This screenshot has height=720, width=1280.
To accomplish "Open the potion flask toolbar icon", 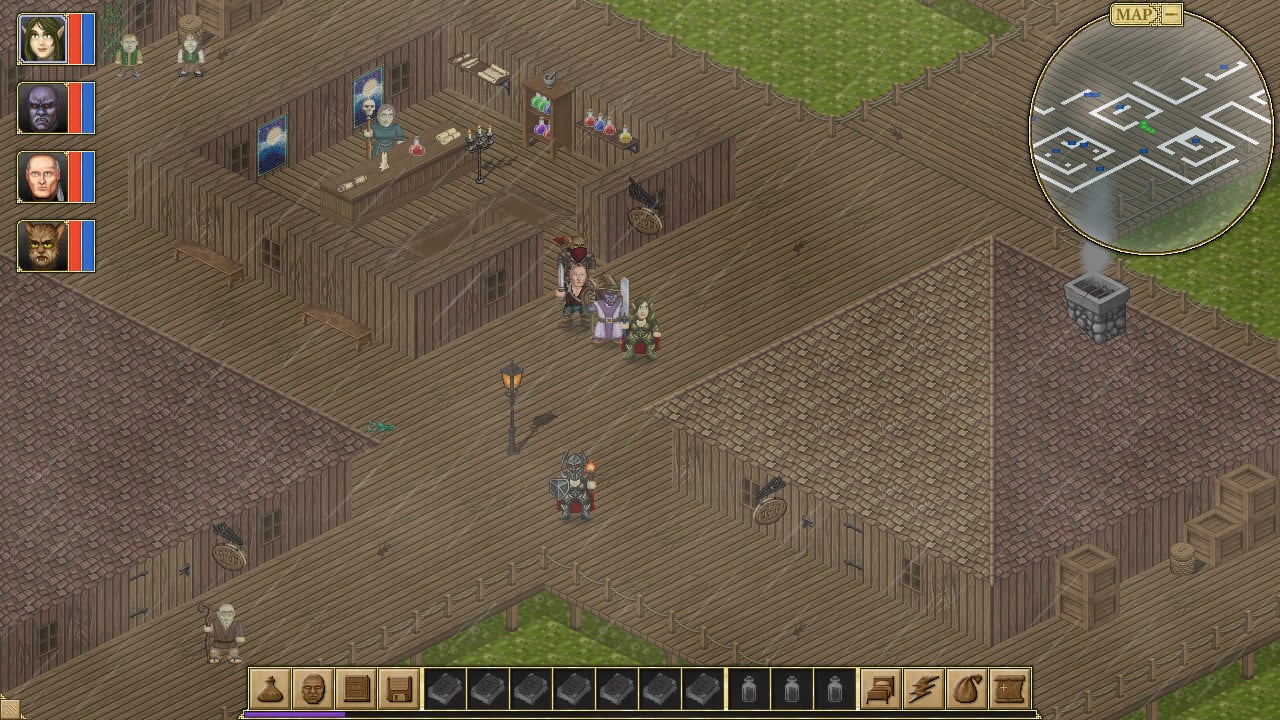I will 270,689.
